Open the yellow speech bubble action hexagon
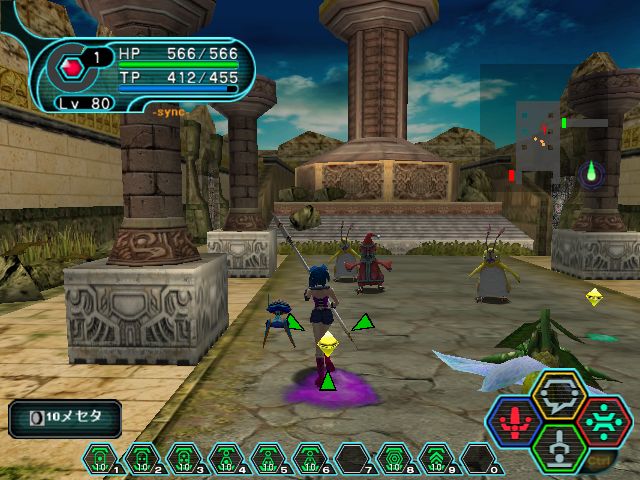 pyautogui.click(x=557, y=397)
